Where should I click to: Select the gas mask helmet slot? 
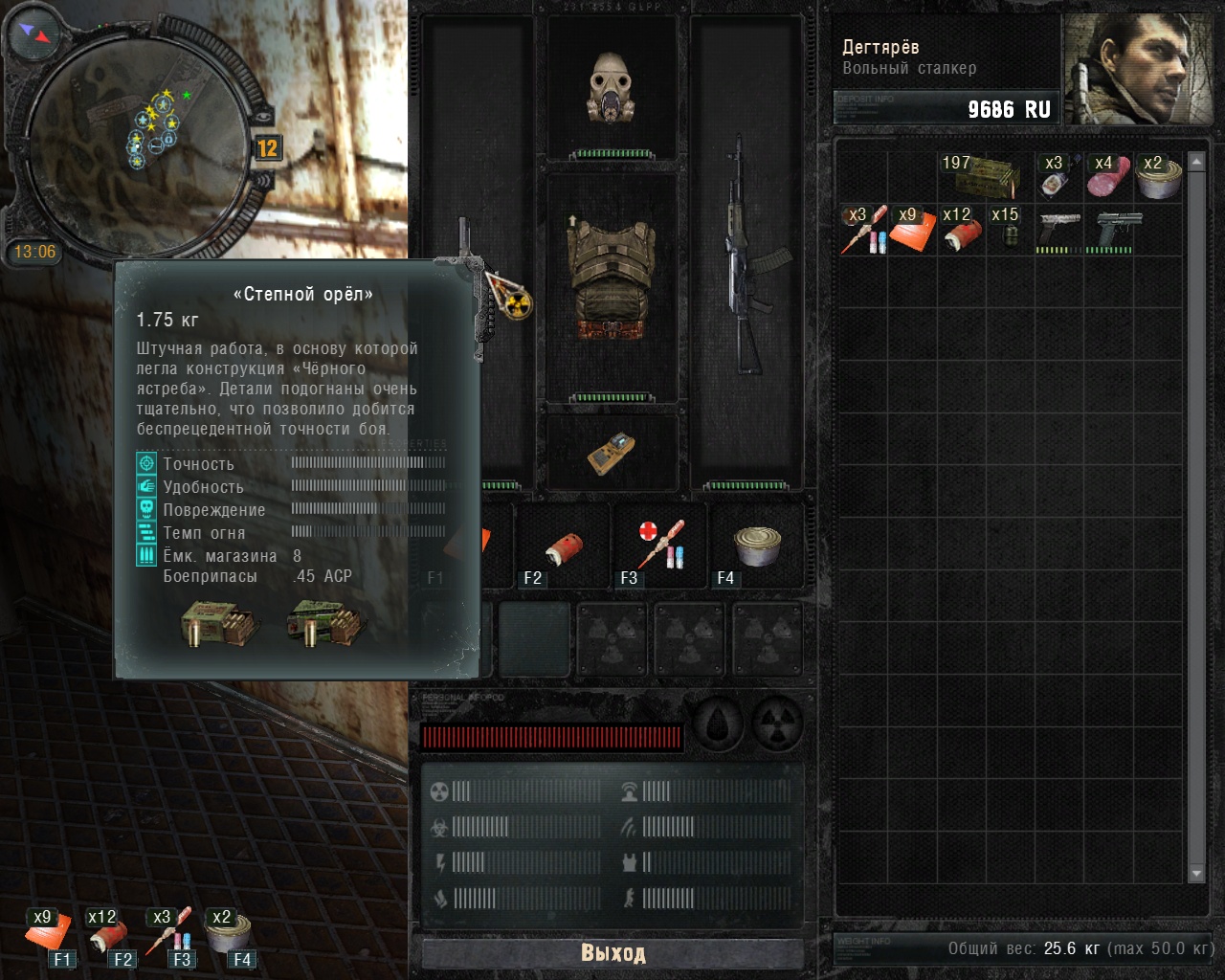click(x=612, y=88)
